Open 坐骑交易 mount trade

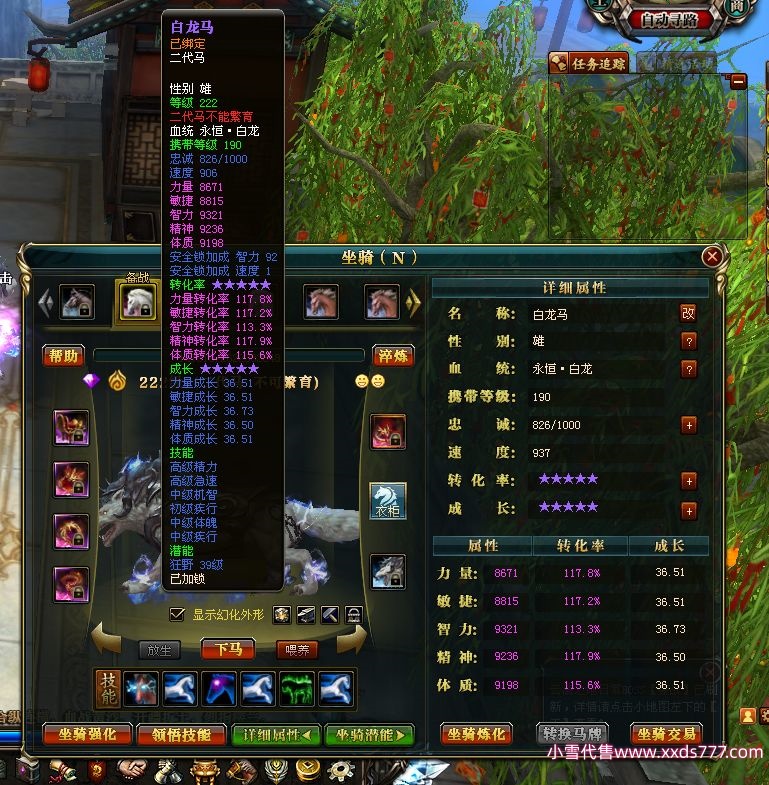point(665,735)
